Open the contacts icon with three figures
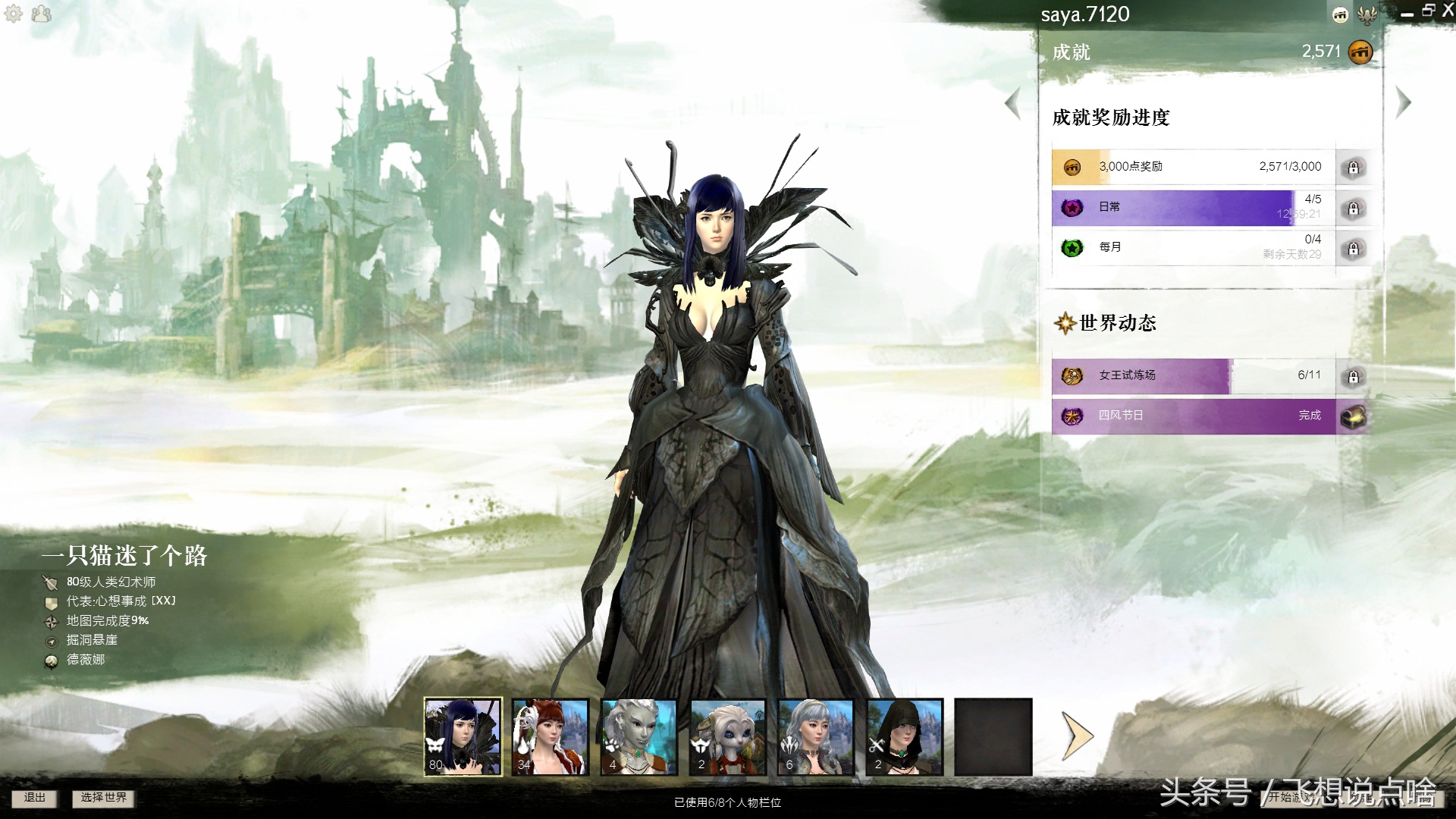Image resolution: width=1456 pixels, height=819 pixels. pyautogui.click(x=42, y=14)
